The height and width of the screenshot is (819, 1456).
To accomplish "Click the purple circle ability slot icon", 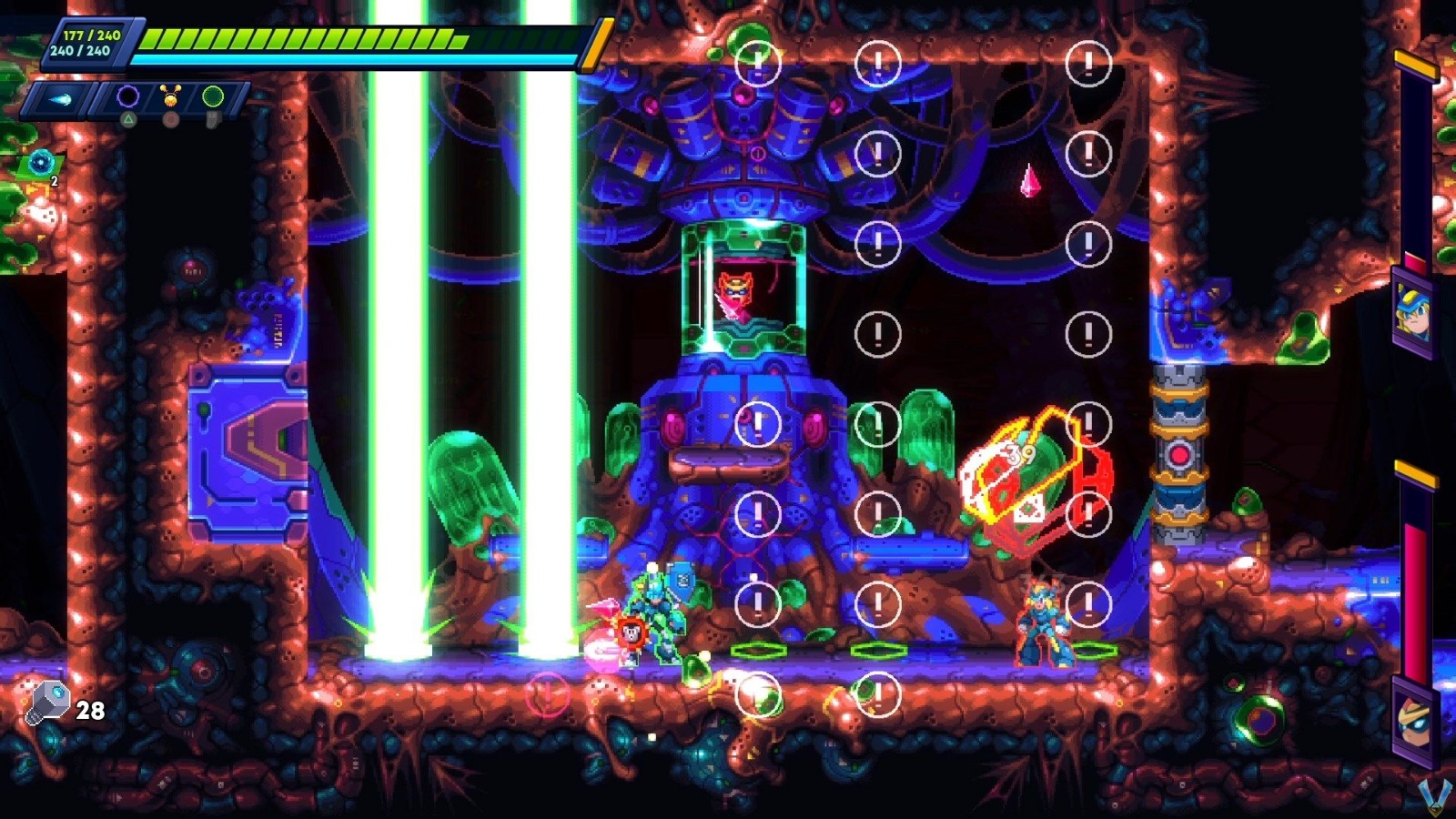I will (x=127, y=96).
